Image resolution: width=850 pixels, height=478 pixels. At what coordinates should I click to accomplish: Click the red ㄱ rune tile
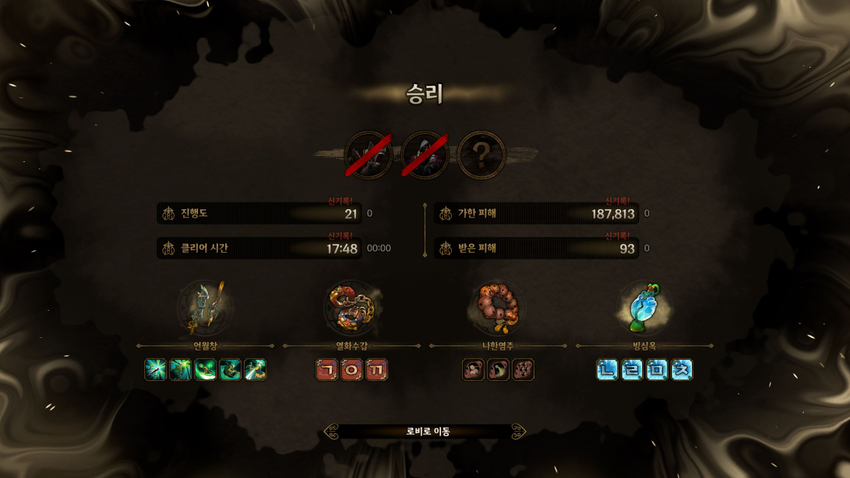click(x=326, y=370)
